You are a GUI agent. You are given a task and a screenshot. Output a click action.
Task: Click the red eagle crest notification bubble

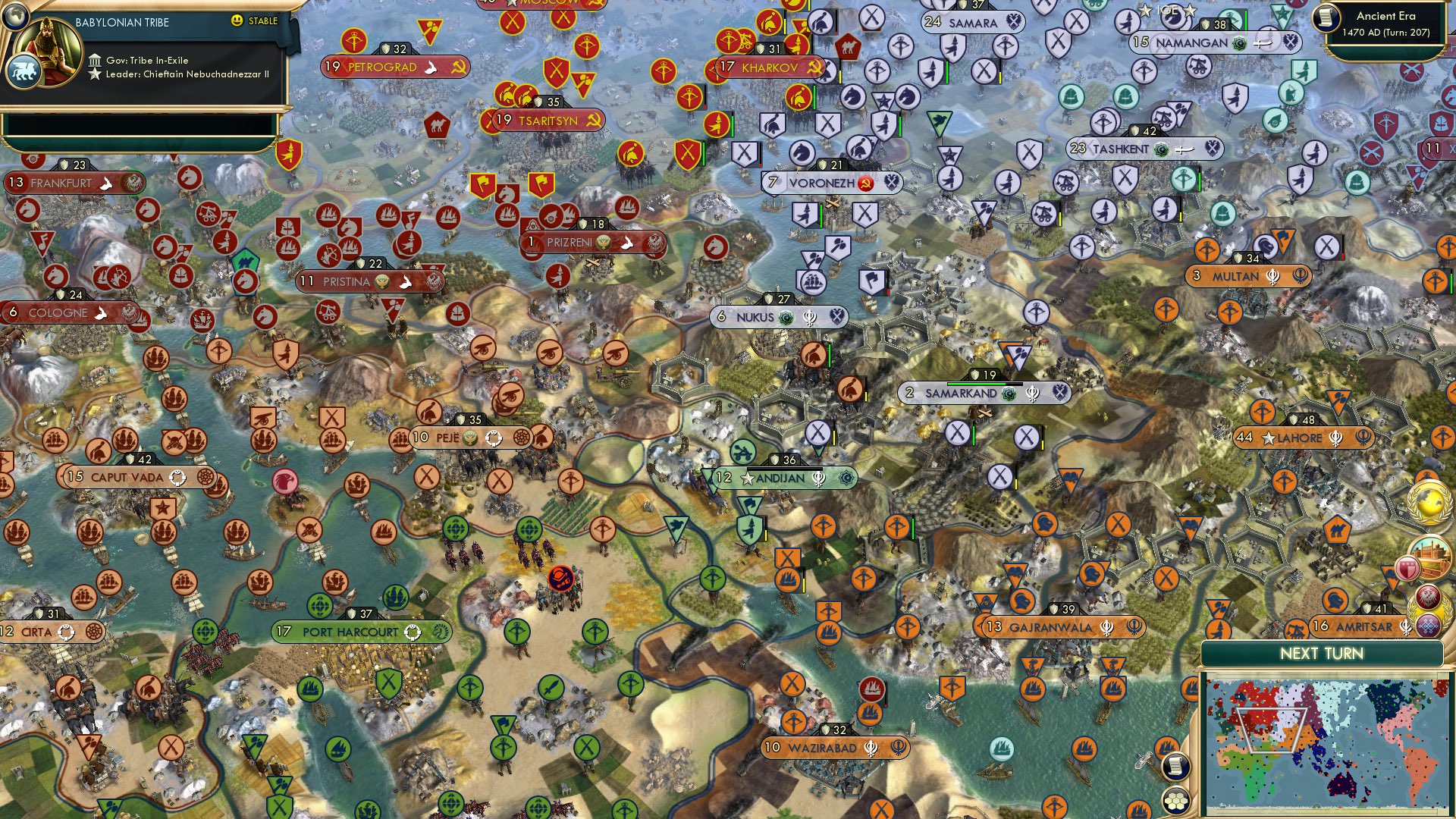[x=1427, y=595]
